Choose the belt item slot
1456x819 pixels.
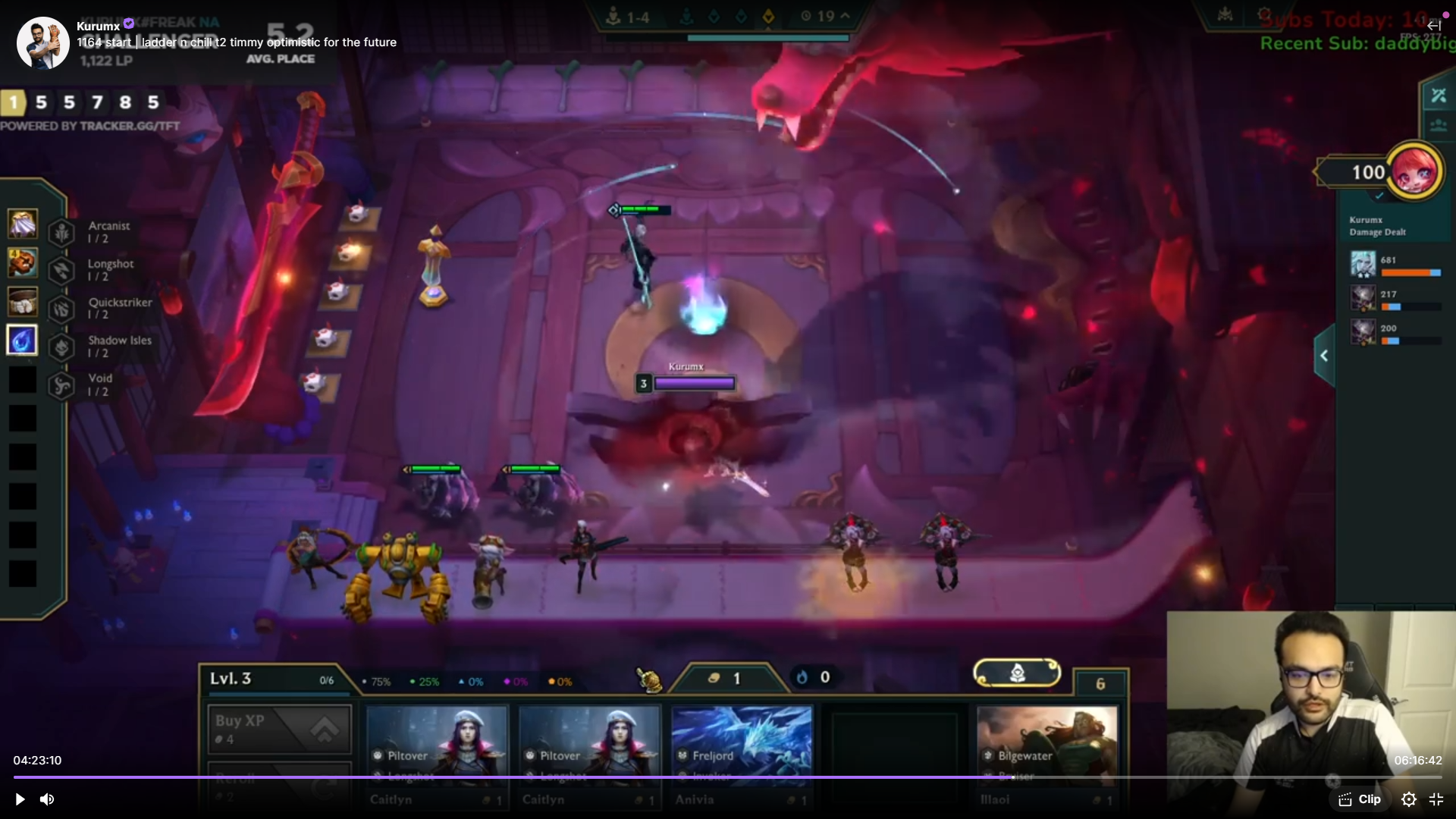(23, 302)
